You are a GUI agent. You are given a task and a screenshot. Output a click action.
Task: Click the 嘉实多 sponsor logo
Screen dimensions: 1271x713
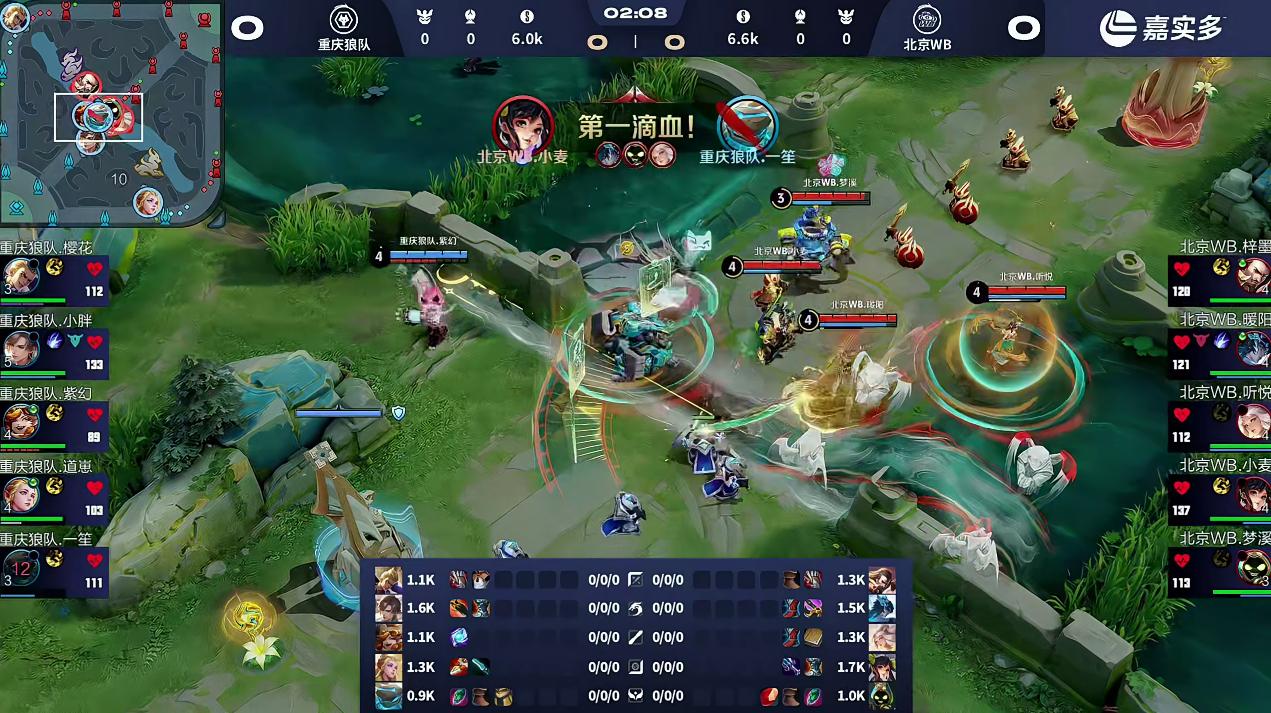[x=1160, y=28]
